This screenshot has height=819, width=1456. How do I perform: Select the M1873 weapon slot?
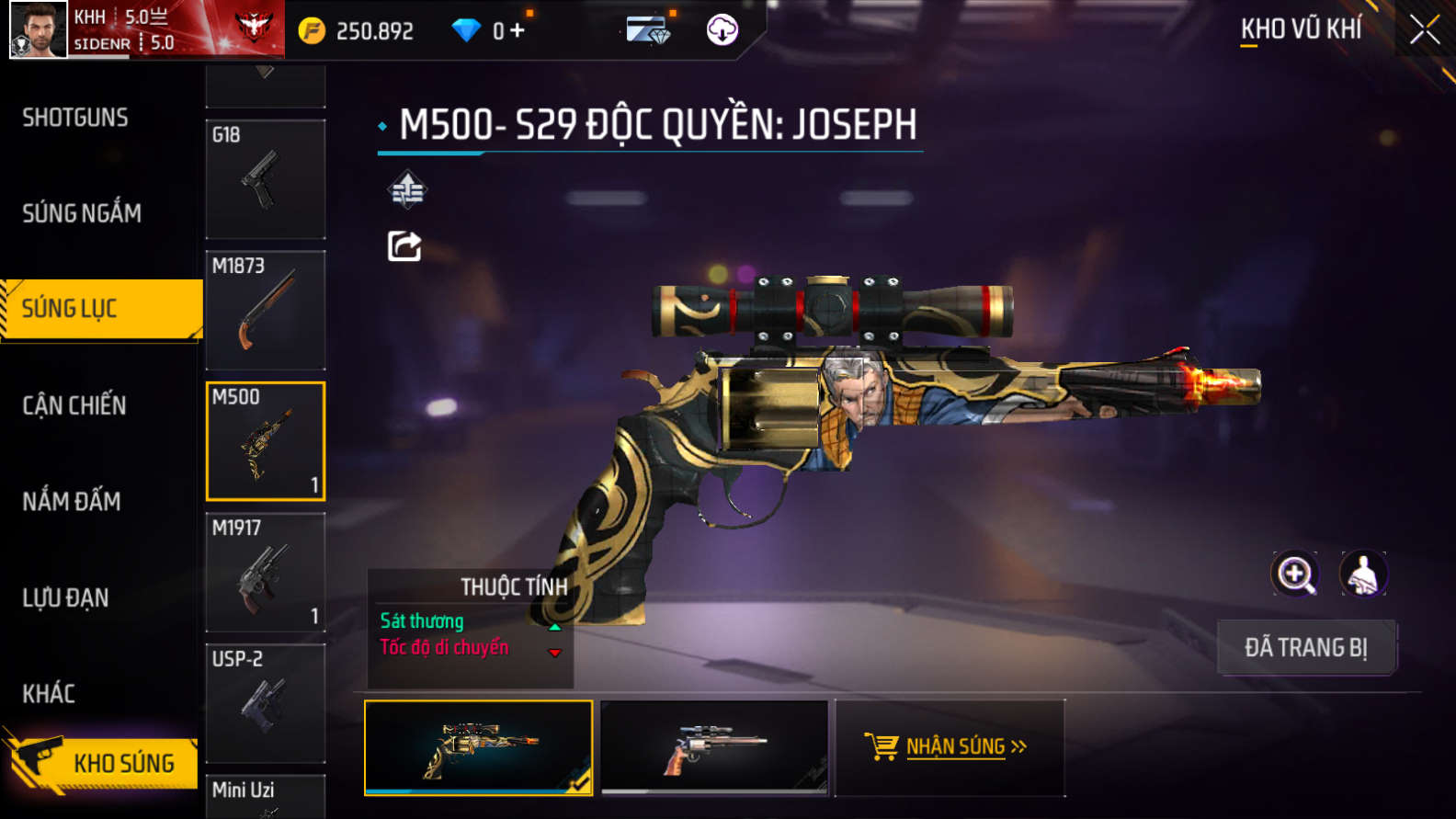pos(266,310)
